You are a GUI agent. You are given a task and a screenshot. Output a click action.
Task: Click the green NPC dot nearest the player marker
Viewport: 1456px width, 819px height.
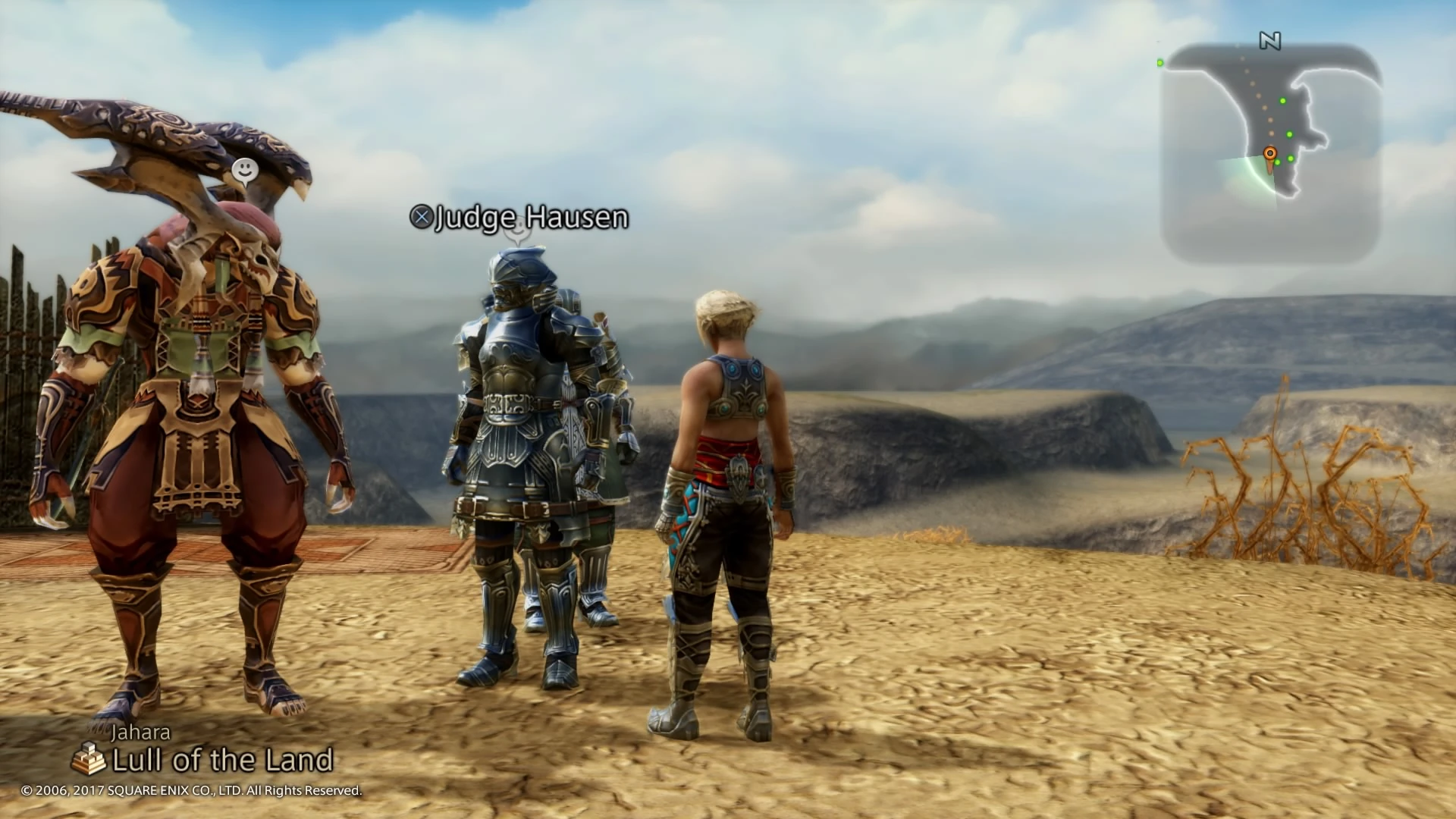pyautogui.click(x=1278, y=163)
